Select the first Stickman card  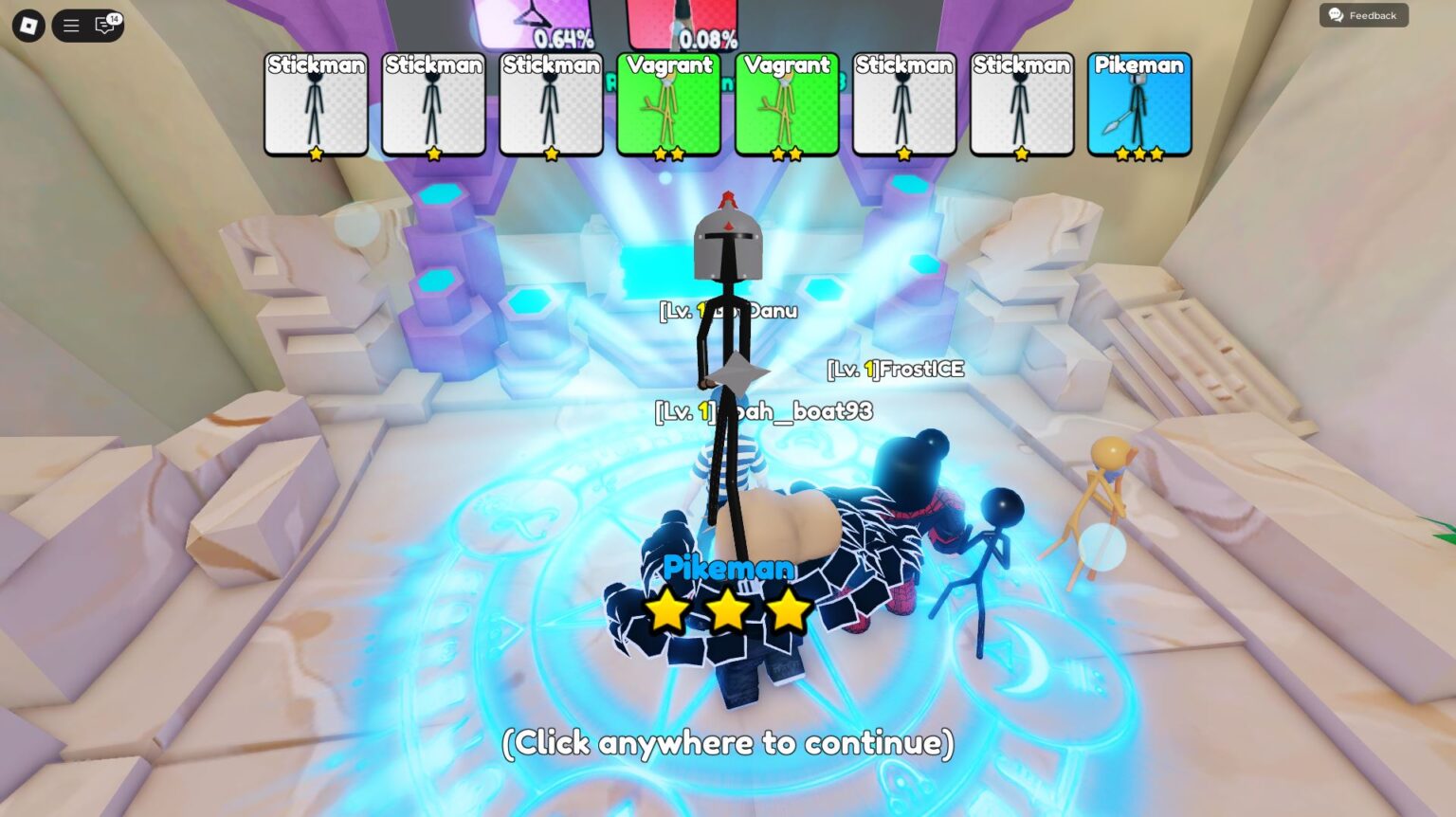coord(316,104)
